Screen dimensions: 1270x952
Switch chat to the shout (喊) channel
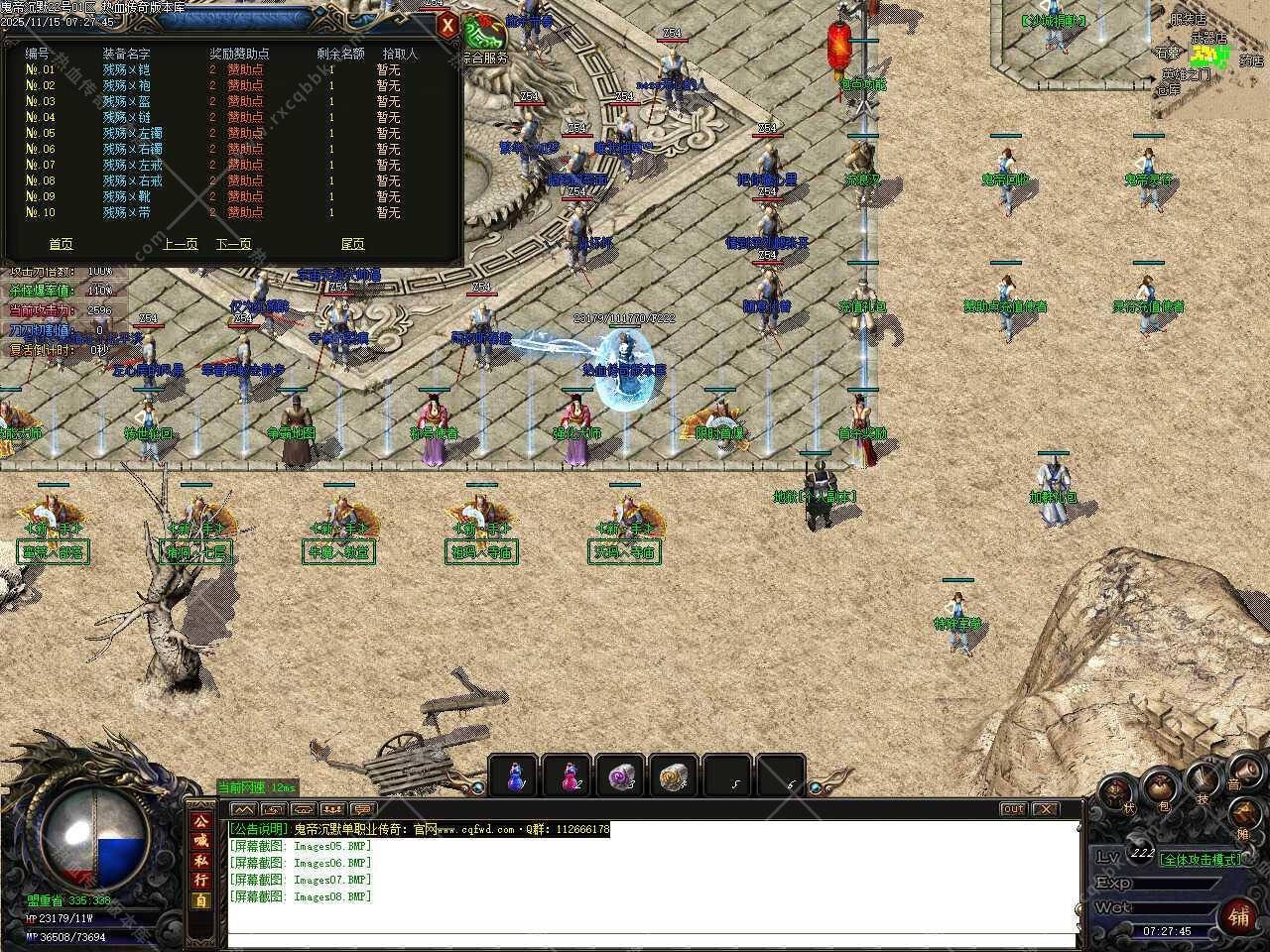(x=201, y=840)
